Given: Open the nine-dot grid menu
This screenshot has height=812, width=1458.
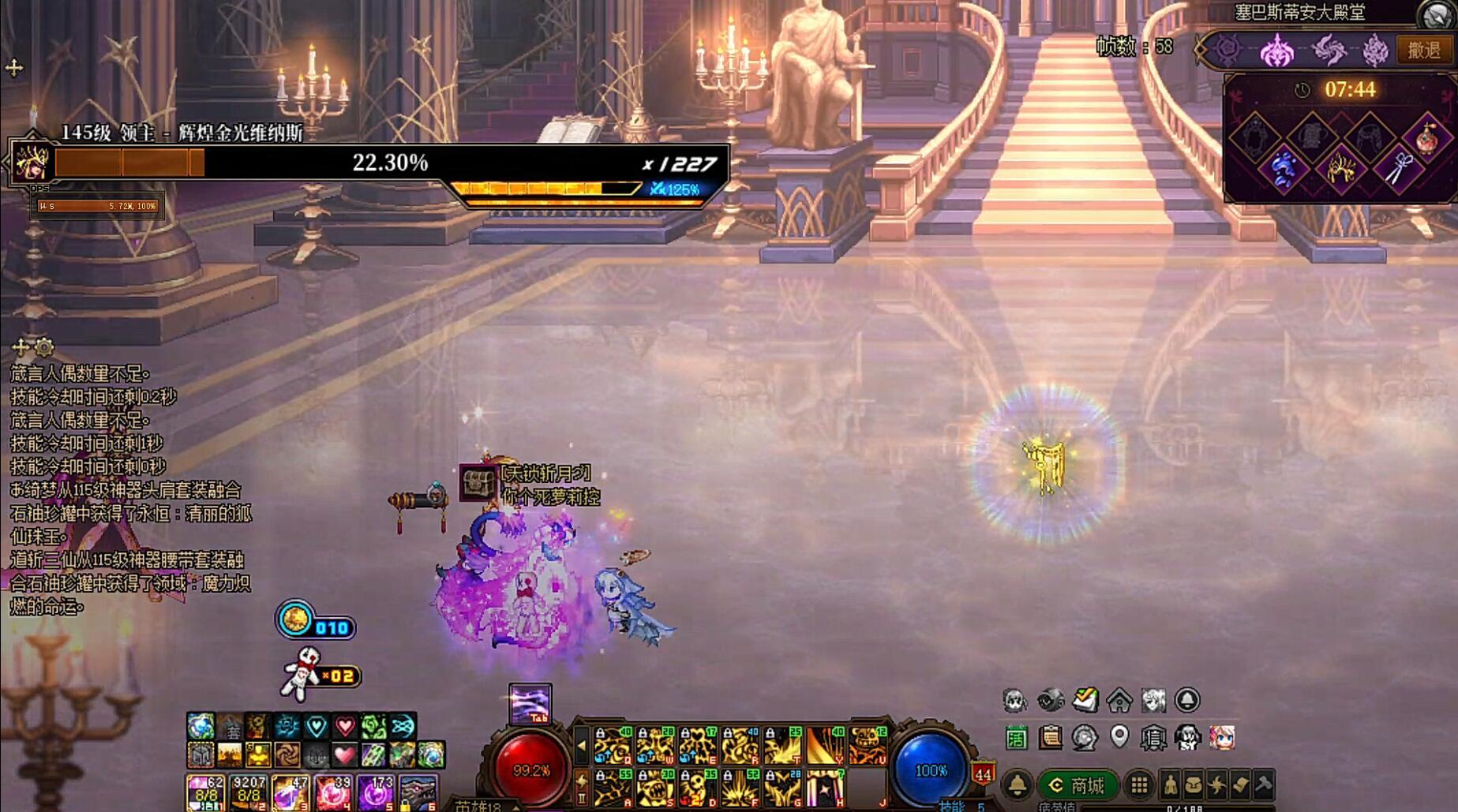Looking at the screenshot, I should 1139,785.
